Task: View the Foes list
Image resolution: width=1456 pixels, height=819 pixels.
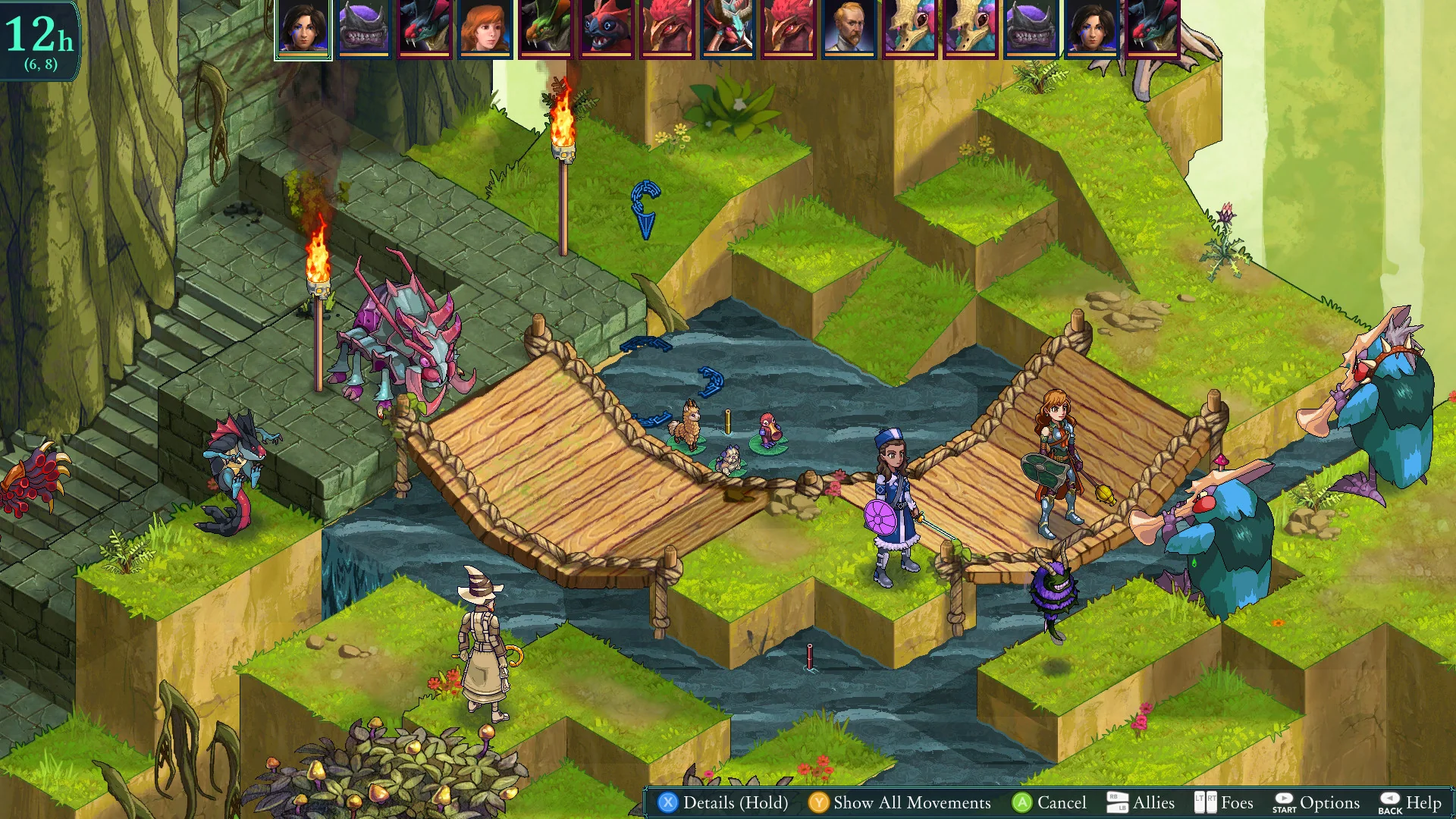Action: 1235,802
